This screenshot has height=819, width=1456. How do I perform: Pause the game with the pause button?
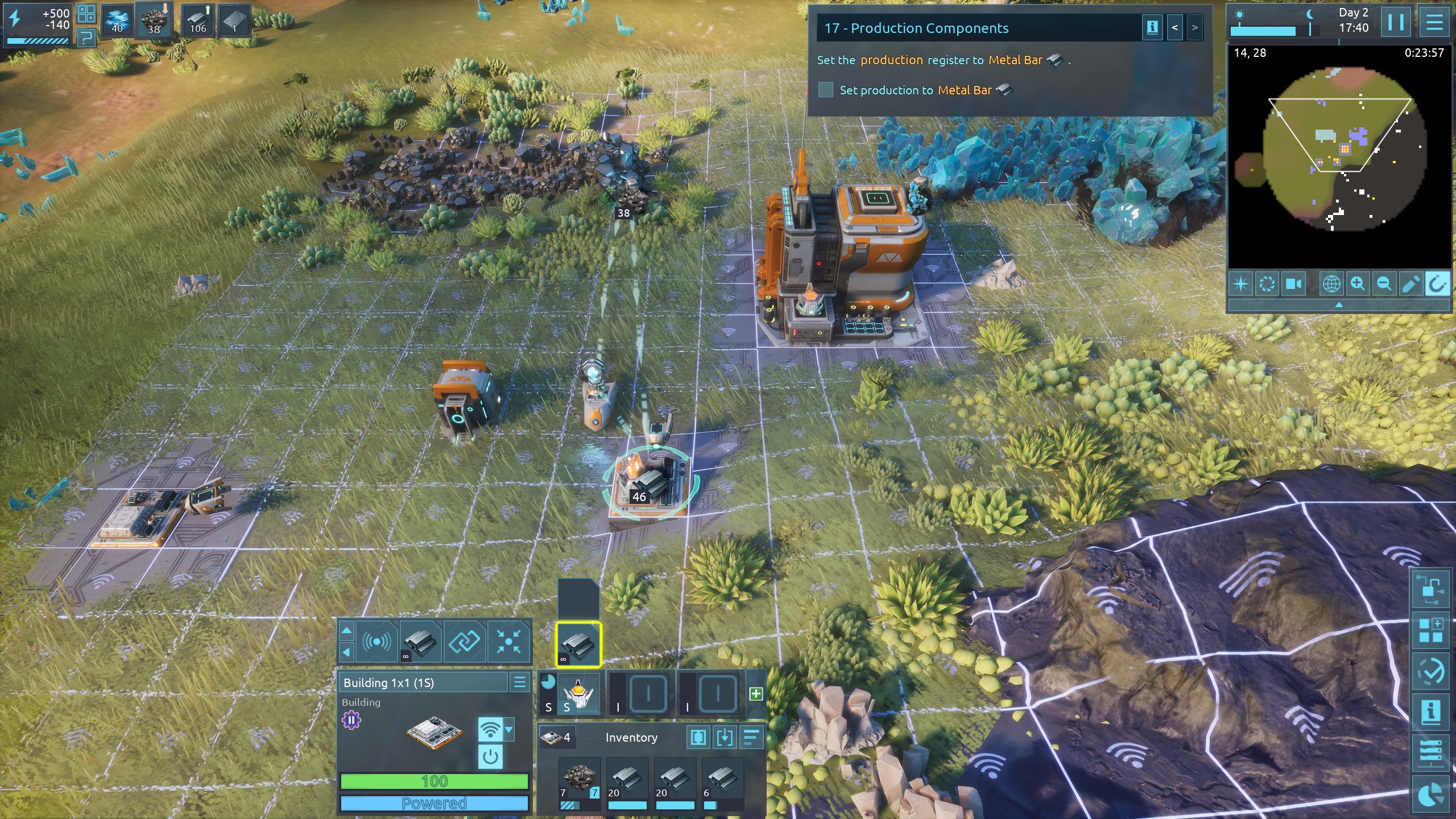pyautogui.click(x=1396, y=23)
